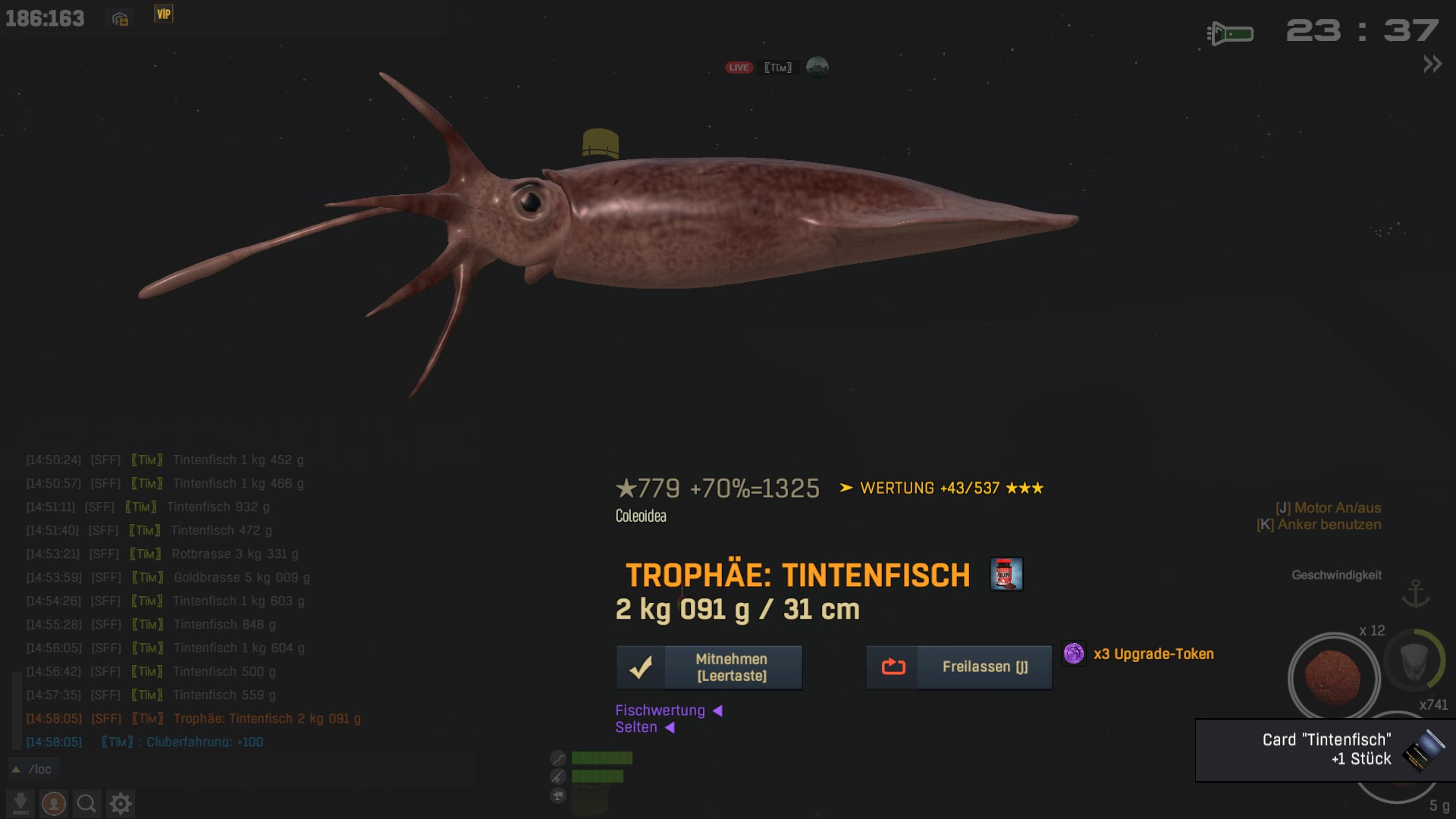Open the Tintenfisch card notification

pyautogui.click(x=1326, y=749)
